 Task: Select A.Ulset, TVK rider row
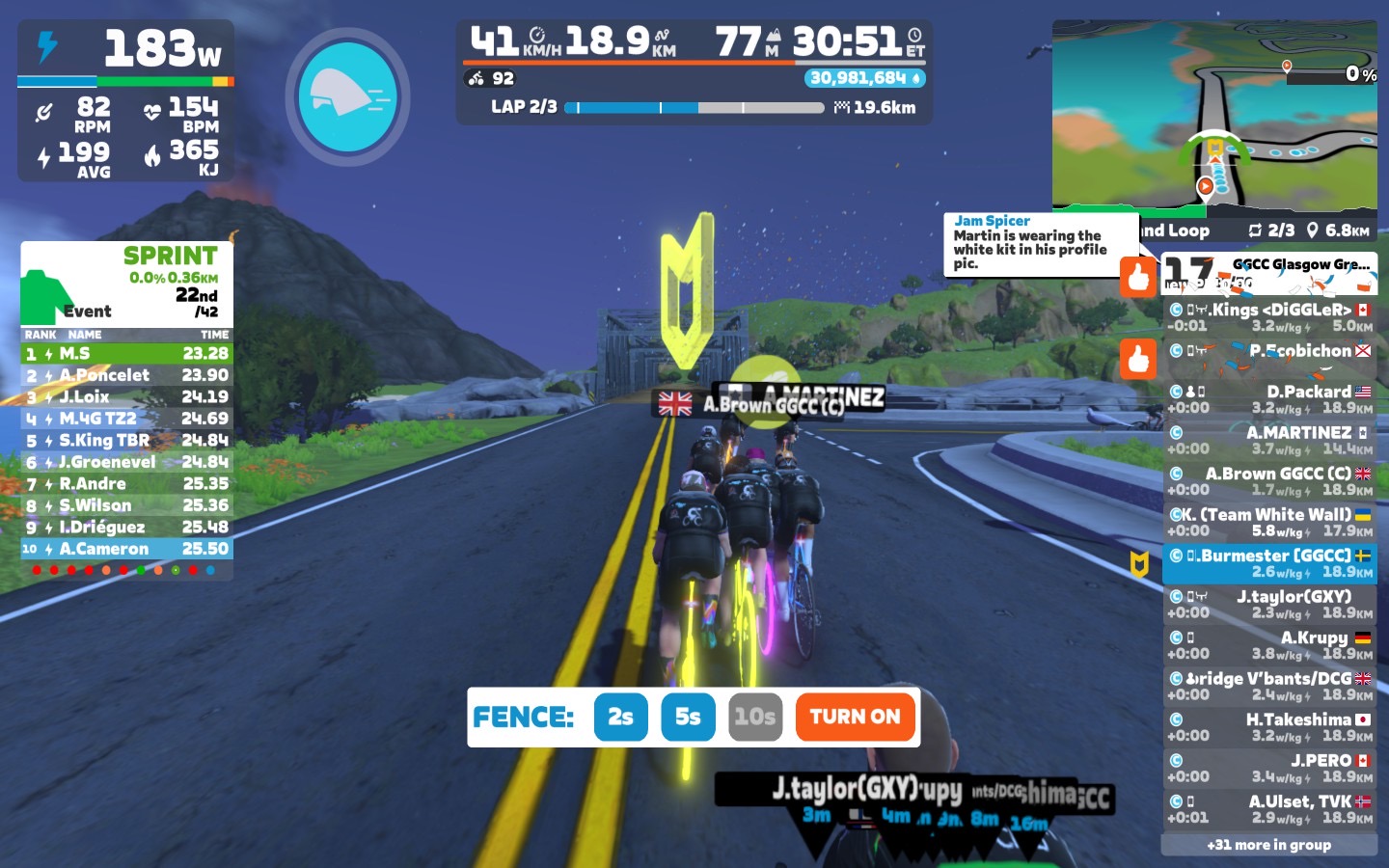click(x=1269, y=809)
